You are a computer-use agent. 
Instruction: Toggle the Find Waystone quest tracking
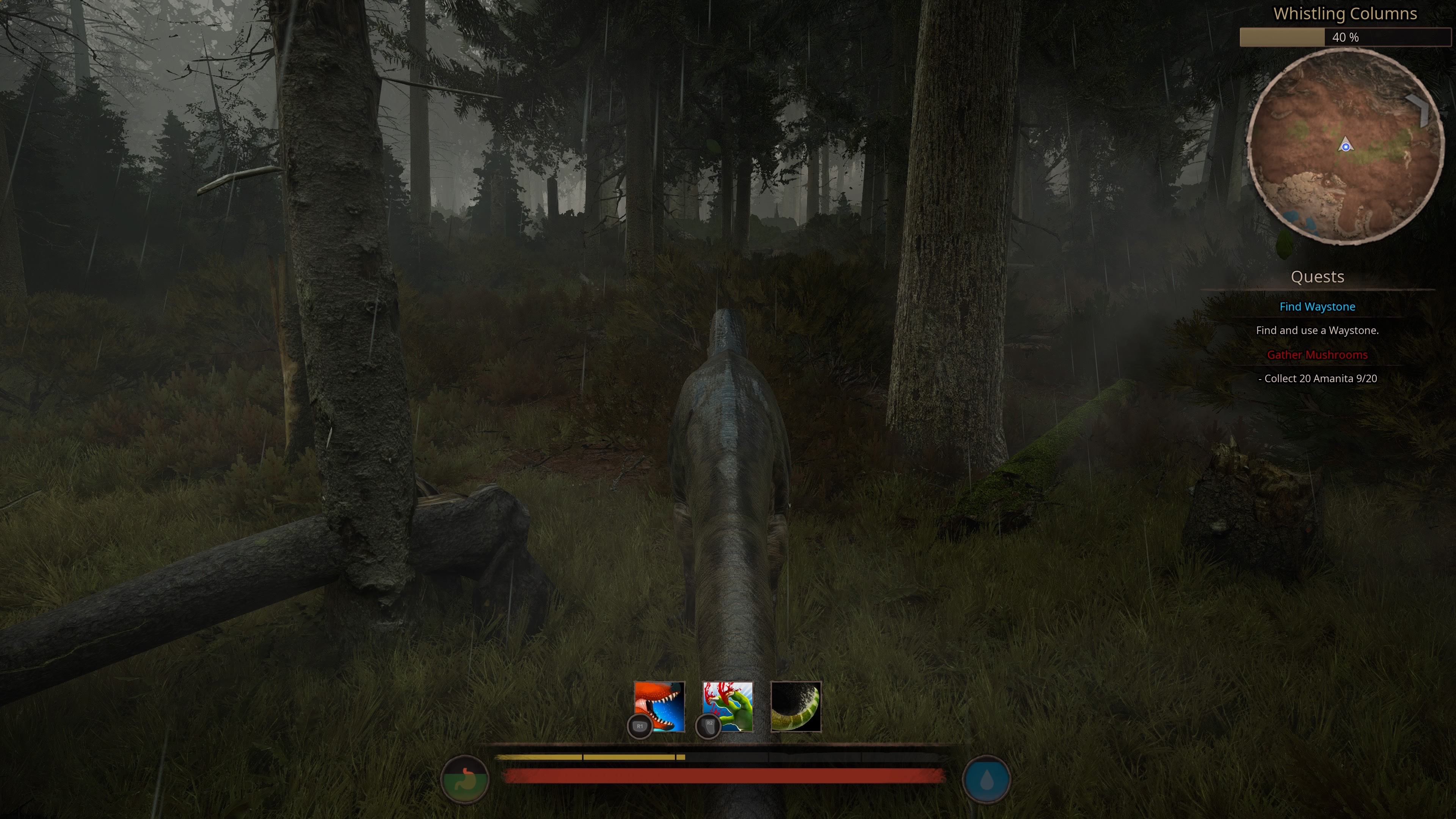pos(1318,306)
